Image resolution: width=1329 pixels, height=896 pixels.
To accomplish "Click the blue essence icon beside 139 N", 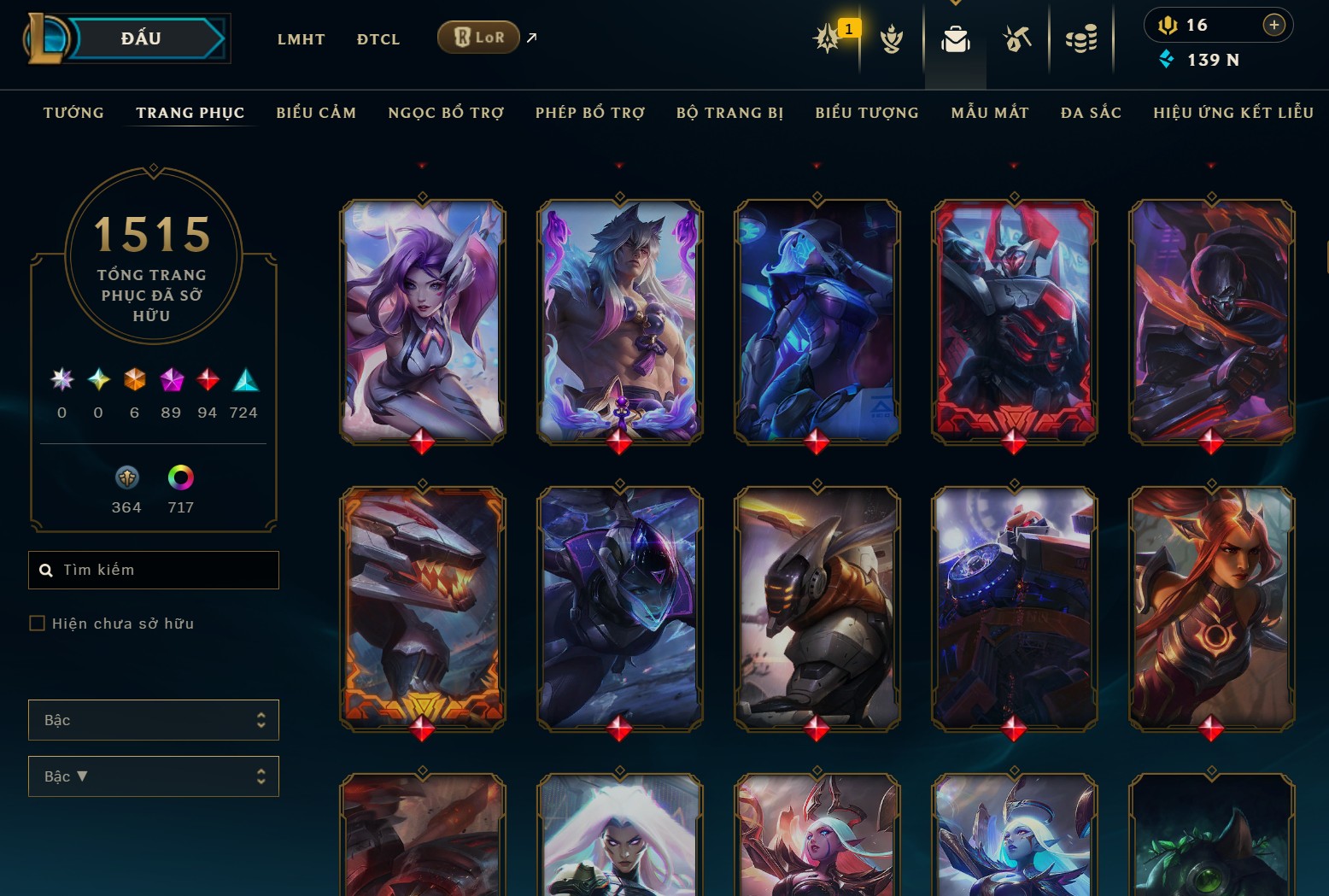I will pos(1167,60).
